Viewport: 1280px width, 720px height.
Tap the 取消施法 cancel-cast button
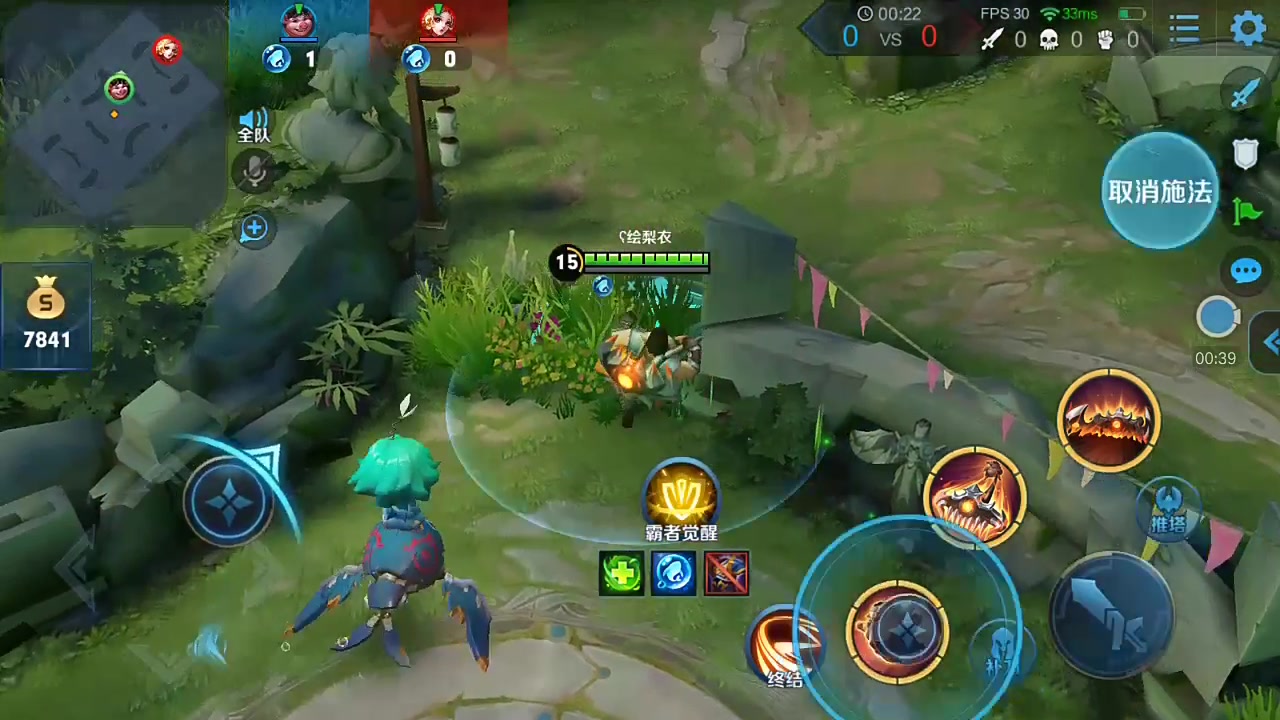point(1159,191)
